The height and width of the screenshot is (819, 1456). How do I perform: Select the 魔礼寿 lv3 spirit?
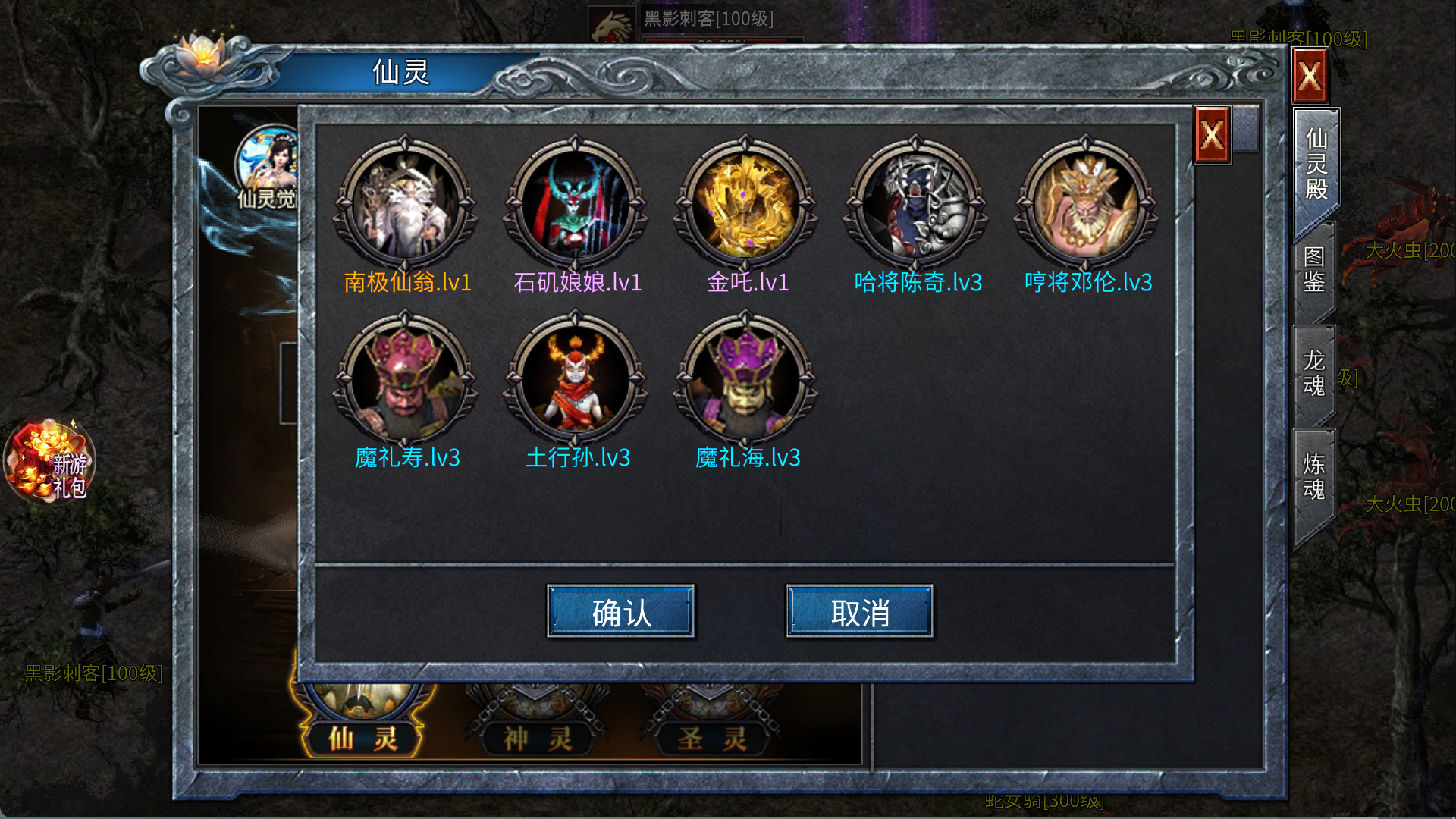[406, 378]
